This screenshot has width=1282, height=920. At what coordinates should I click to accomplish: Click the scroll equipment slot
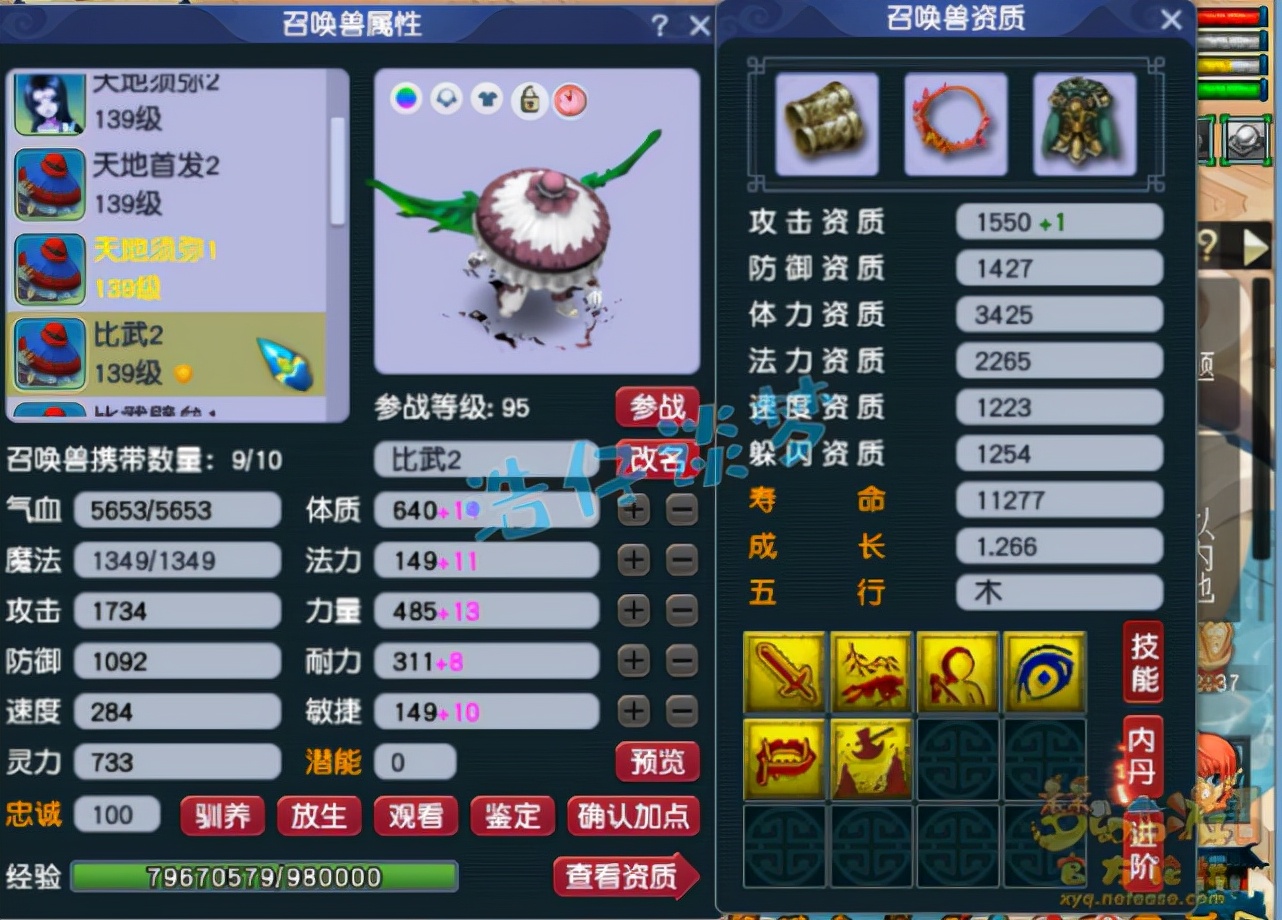[827, 122]
